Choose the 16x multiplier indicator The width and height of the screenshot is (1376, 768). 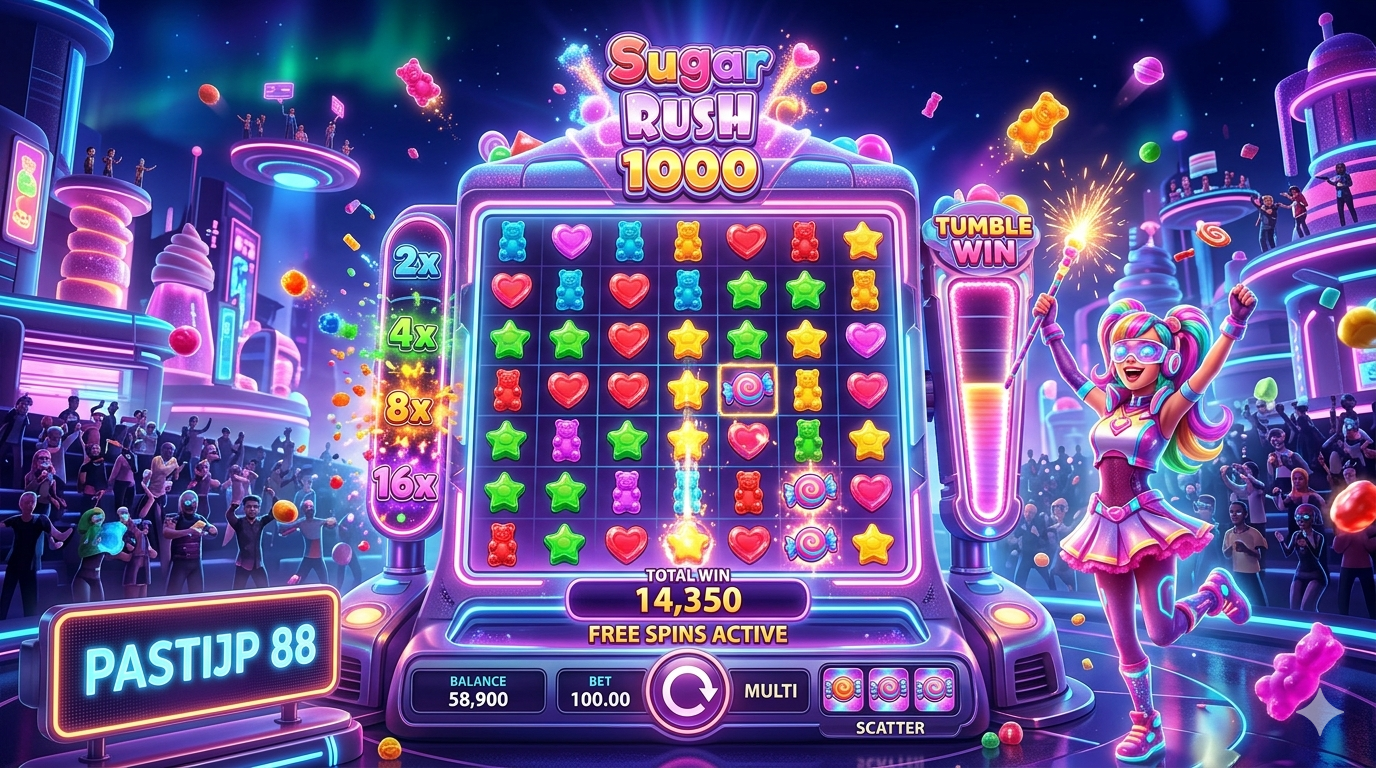pos(406,484)
